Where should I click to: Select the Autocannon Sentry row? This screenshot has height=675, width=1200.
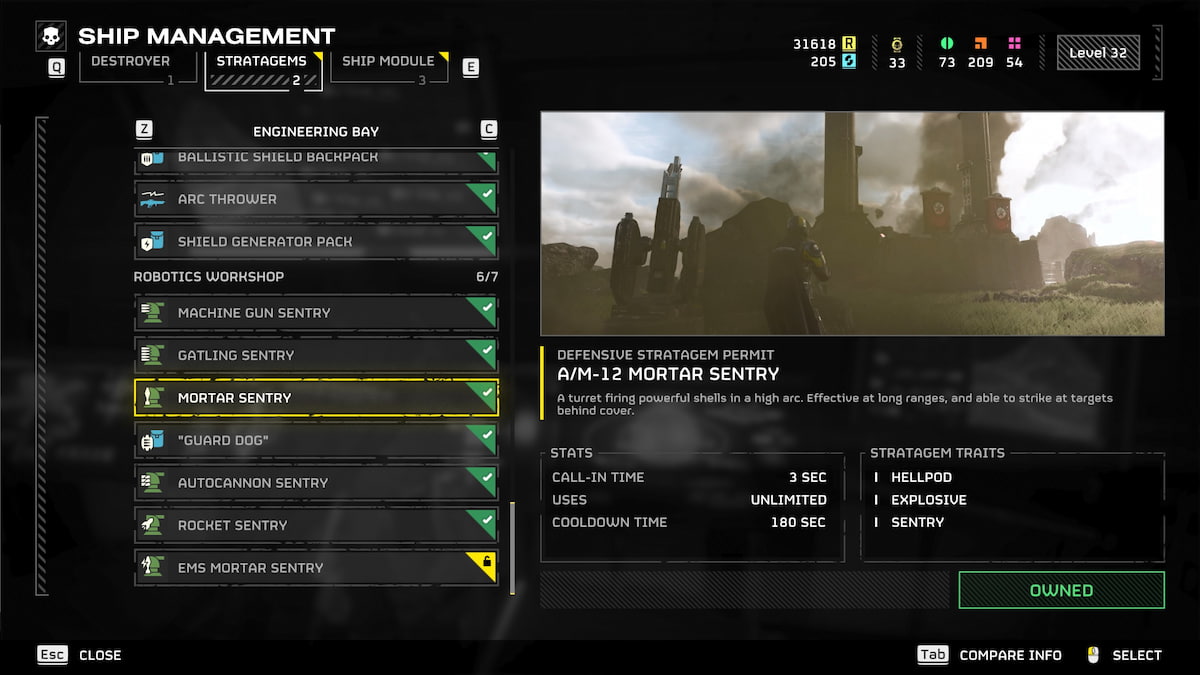(315, 483)
